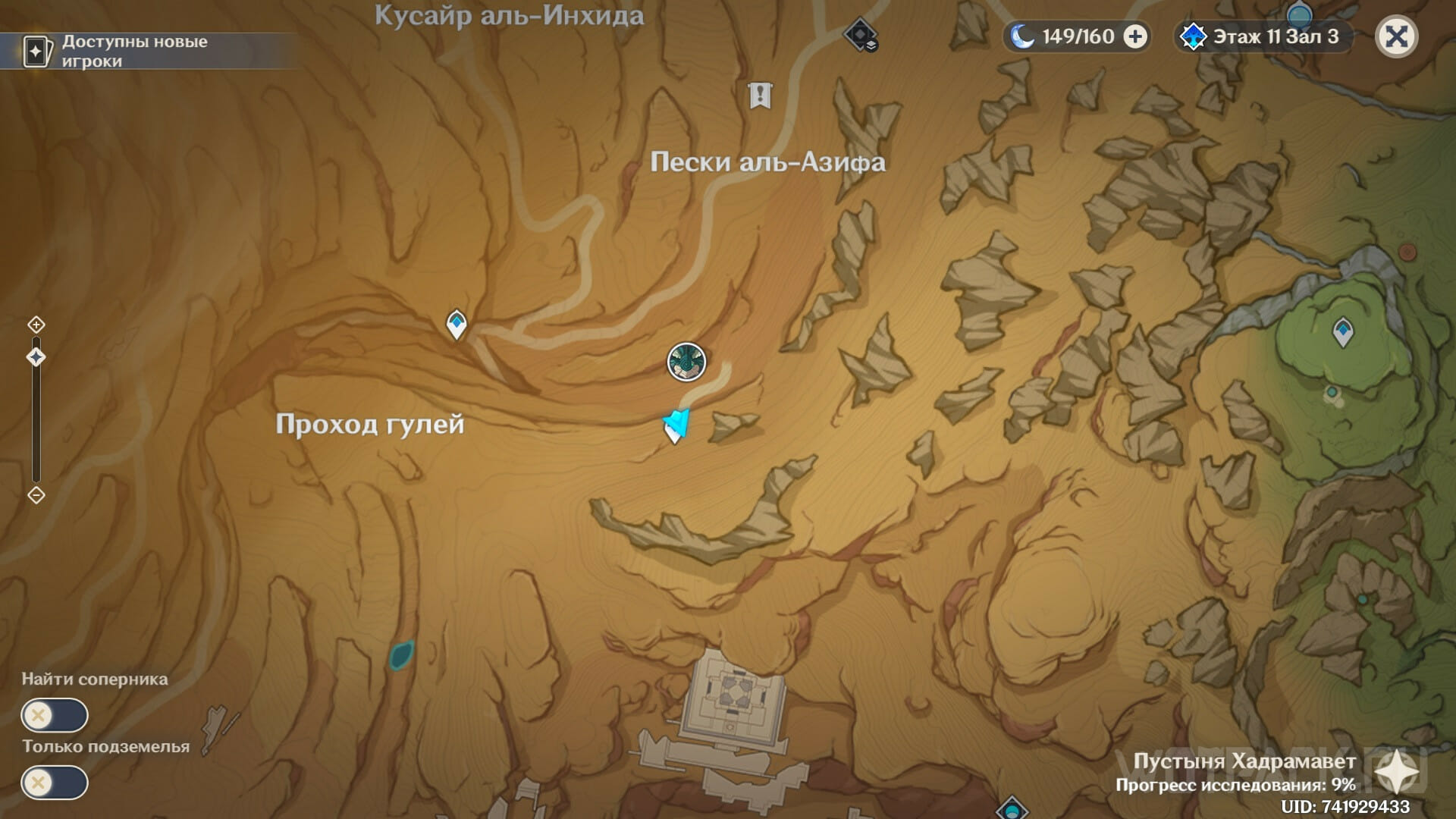
Task: Select the layered map marker at the top
Action: point(861,35)
